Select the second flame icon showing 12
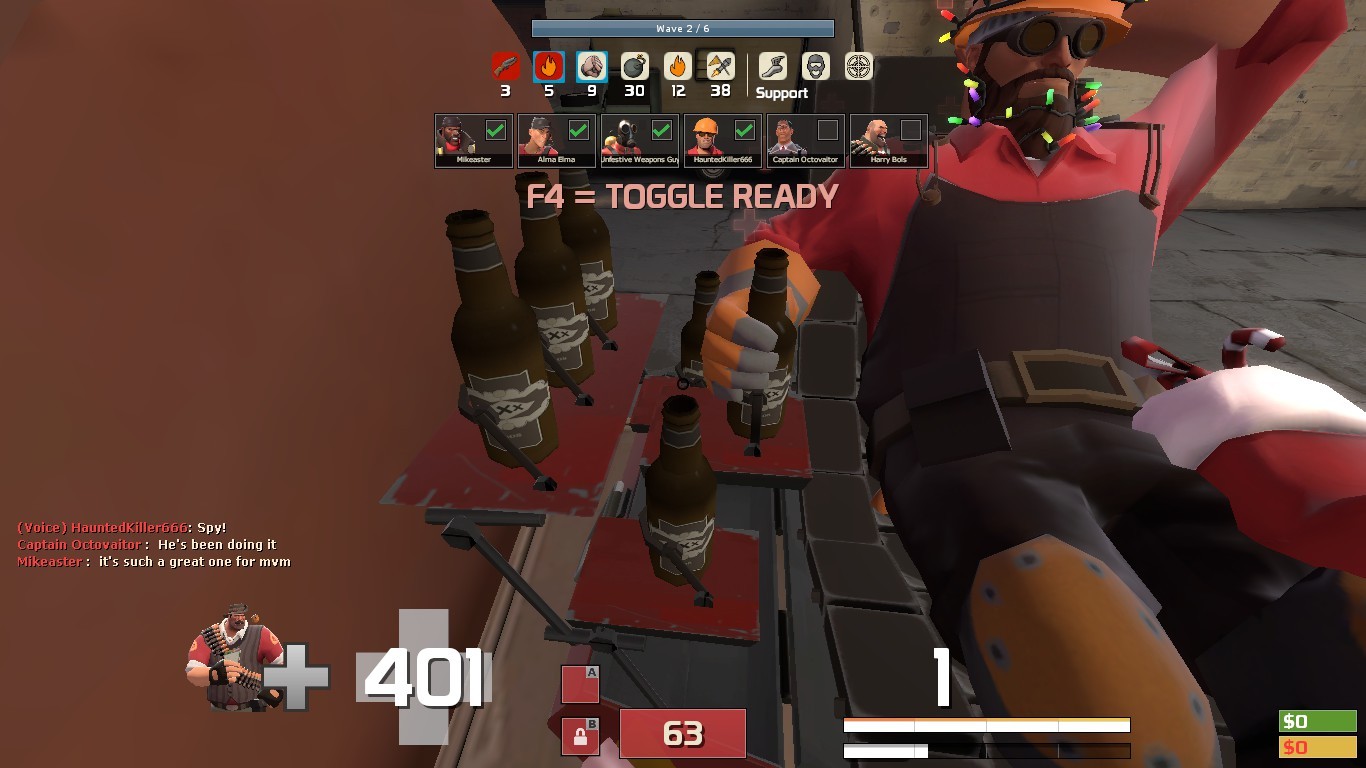Viewport: 1366px width, 768px height. (676, 65)
